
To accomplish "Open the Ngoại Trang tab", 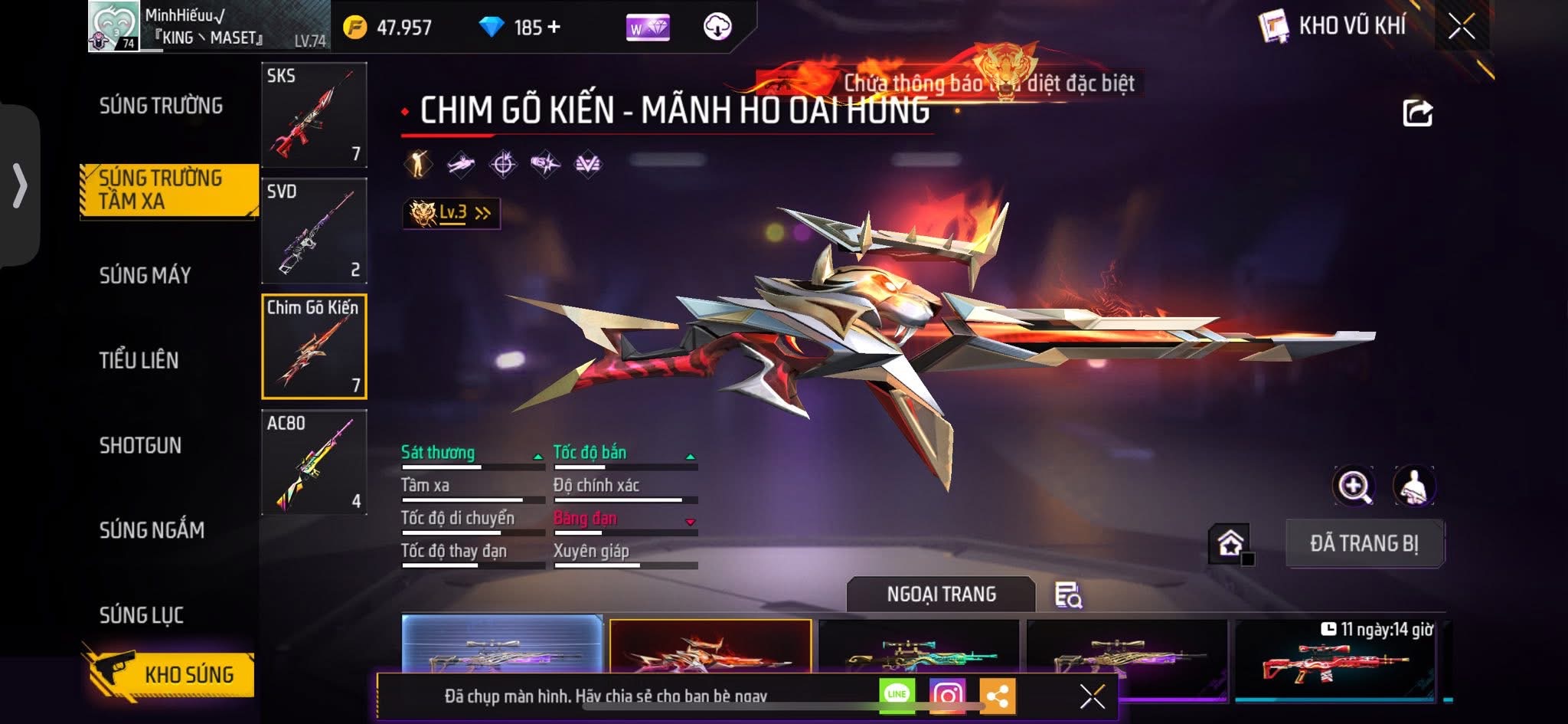I will [x=941, y=595].
